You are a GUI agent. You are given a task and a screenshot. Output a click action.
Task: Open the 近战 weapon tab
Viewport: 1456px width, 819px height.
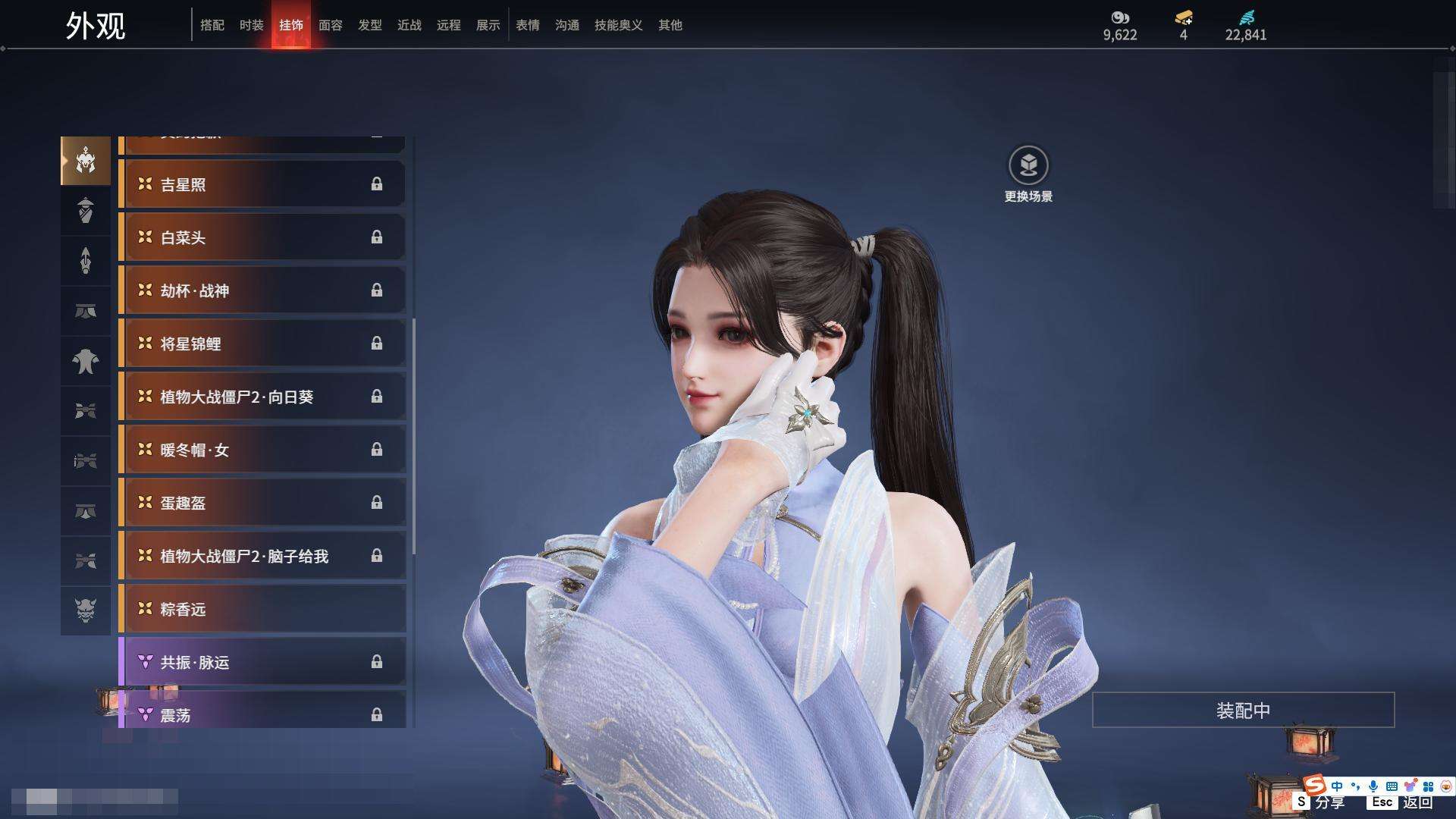coord(409,25)
